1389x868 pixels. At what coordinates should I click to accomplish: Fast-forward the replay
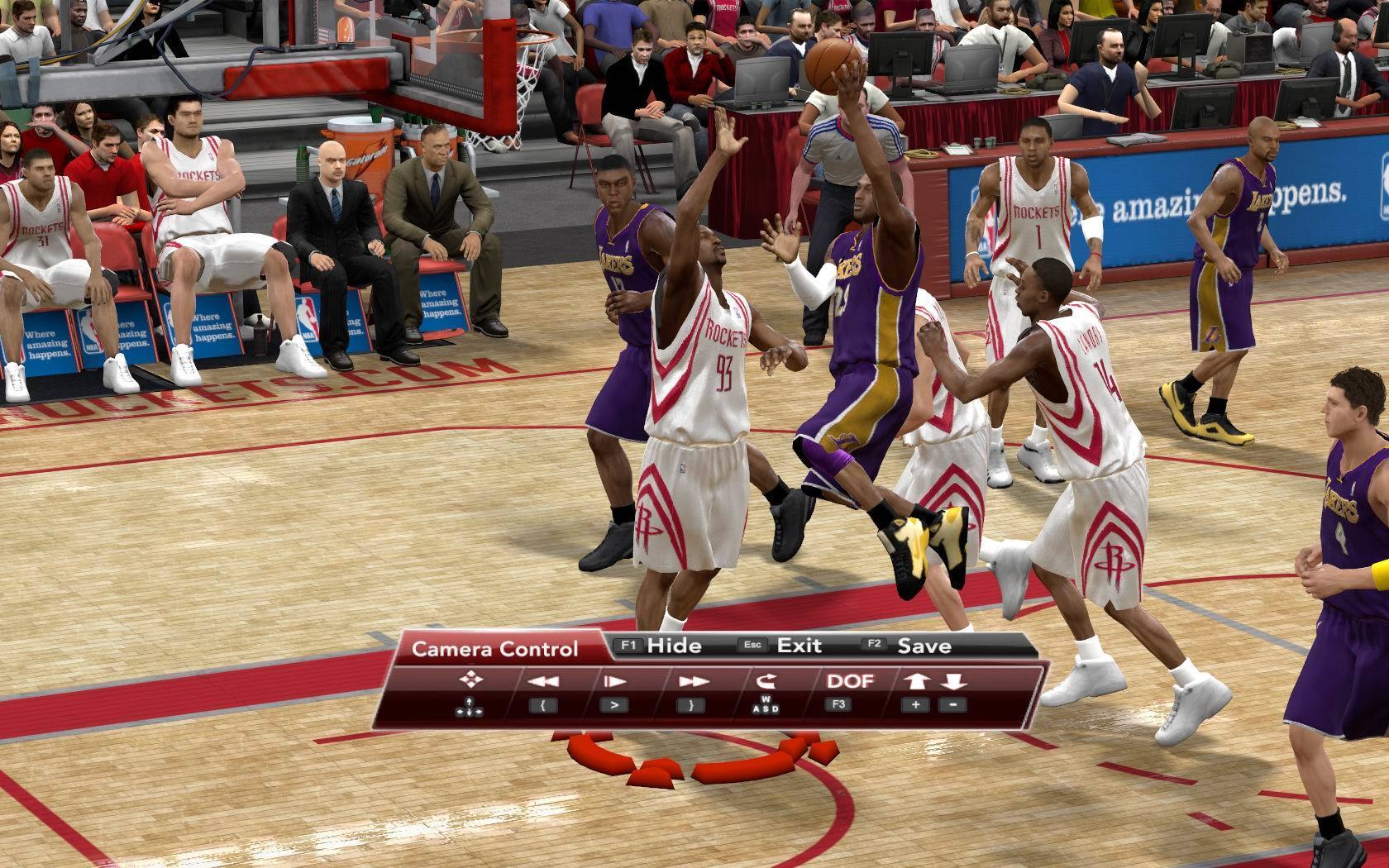click(693, 681)
